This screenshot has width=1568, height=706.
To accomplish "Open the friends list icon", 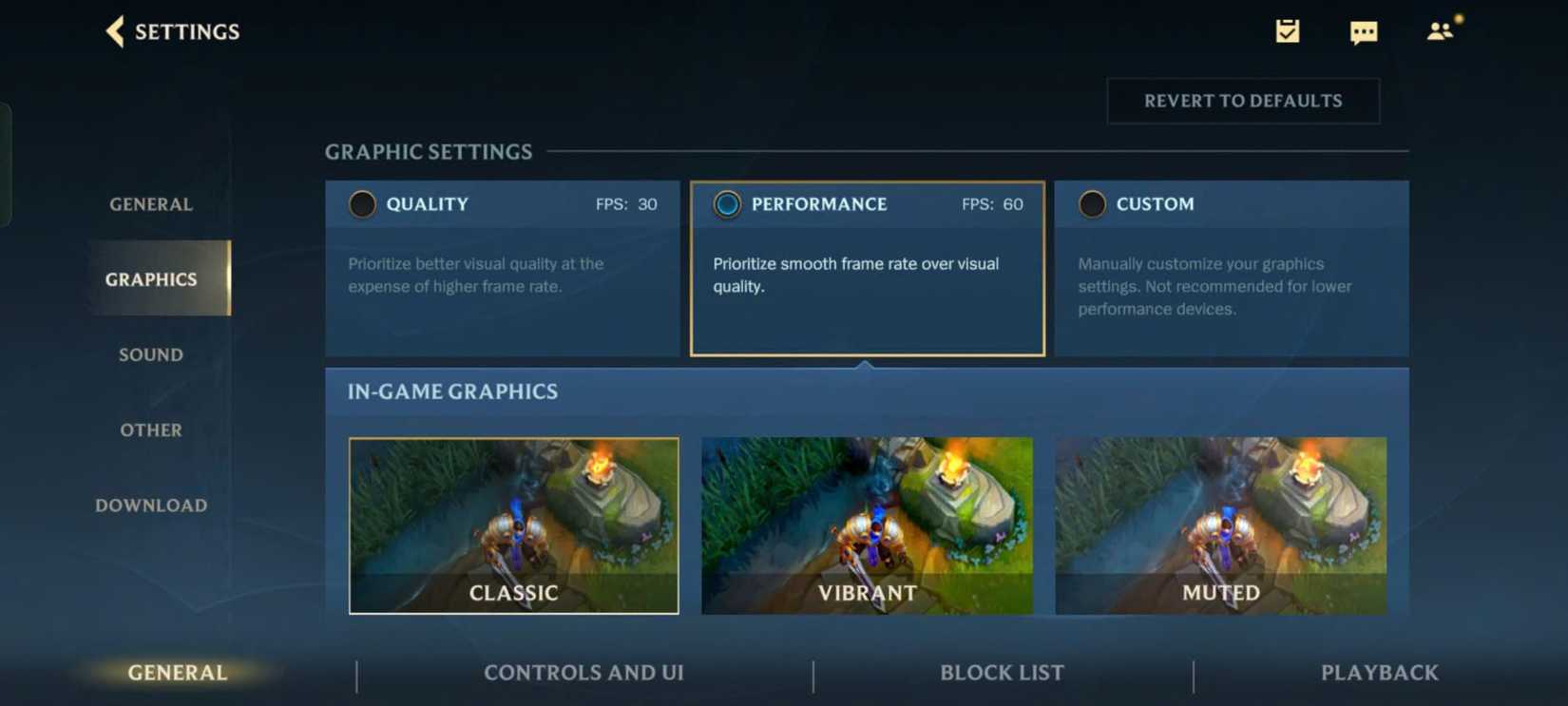I will pos(1438,31).
